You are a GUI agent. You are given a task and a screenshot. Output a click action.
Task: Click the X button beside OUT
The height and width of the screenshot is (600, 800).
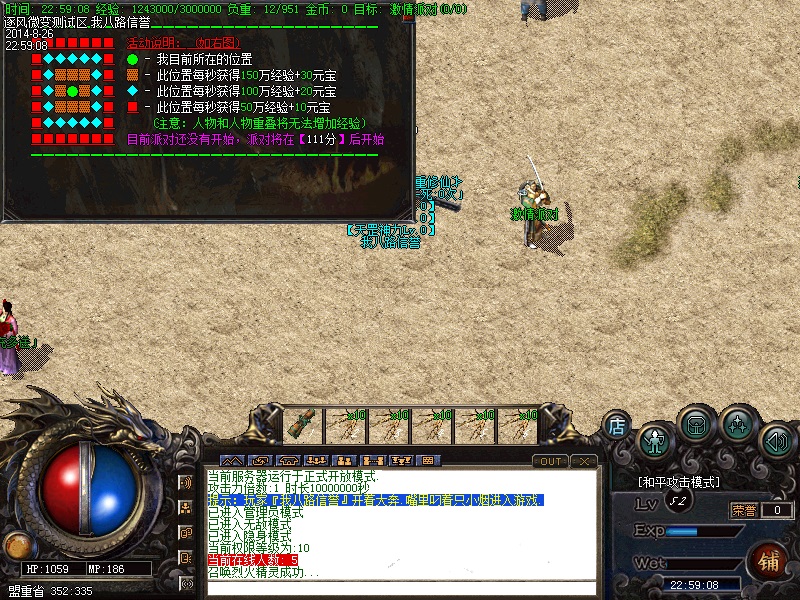click(584, 461)
